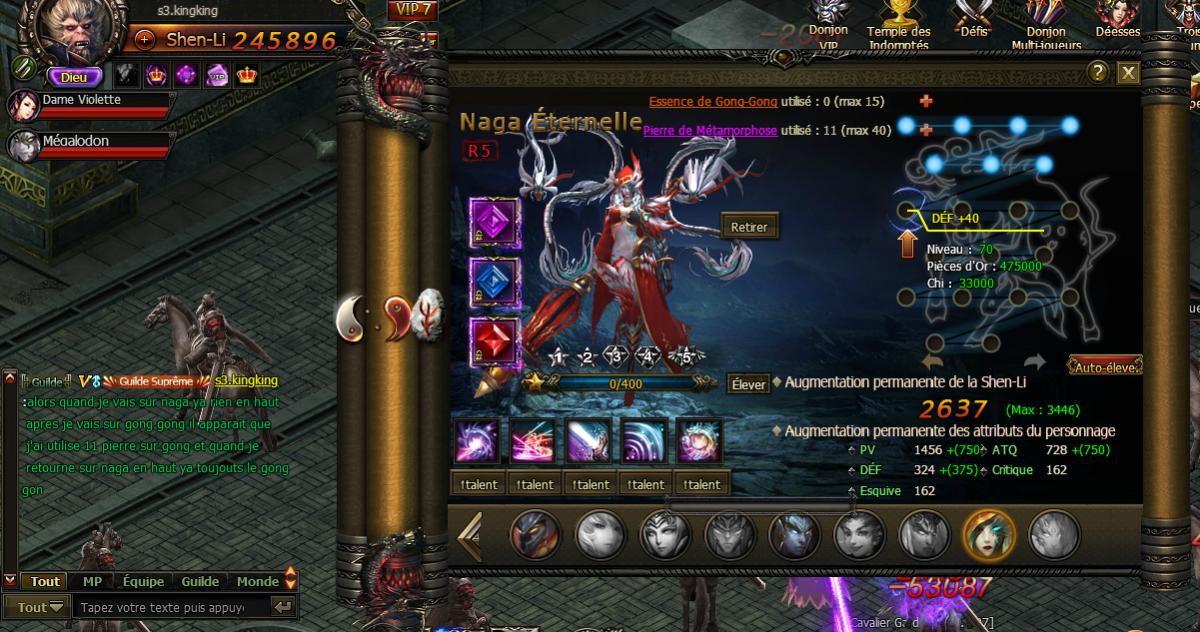Close the Naga Éternelle panel
The height and width of the screenshot is (632, 1200).
(1128, 72)
